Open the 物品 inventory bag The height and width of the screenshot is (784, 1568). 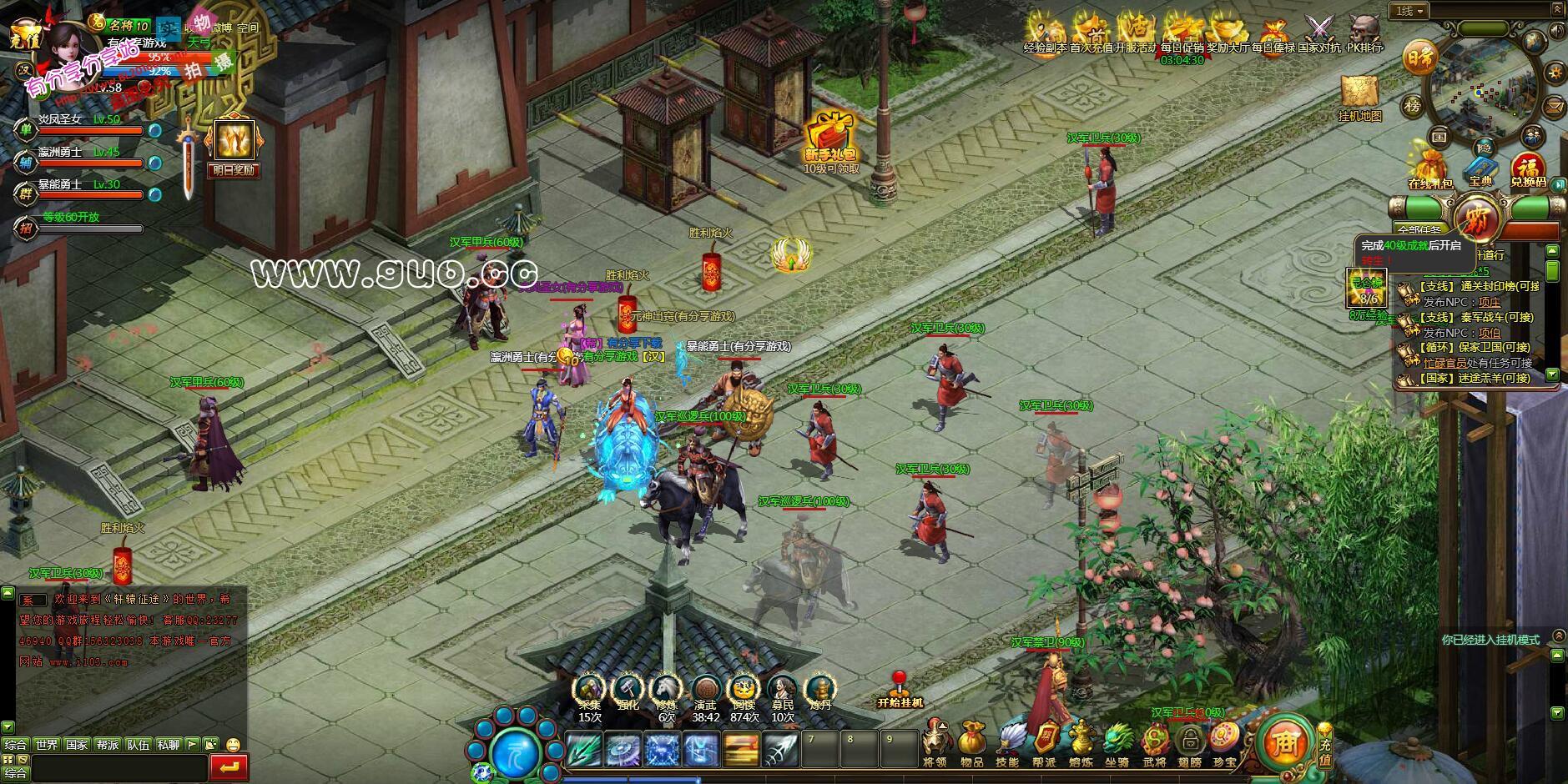pos(971,742)
